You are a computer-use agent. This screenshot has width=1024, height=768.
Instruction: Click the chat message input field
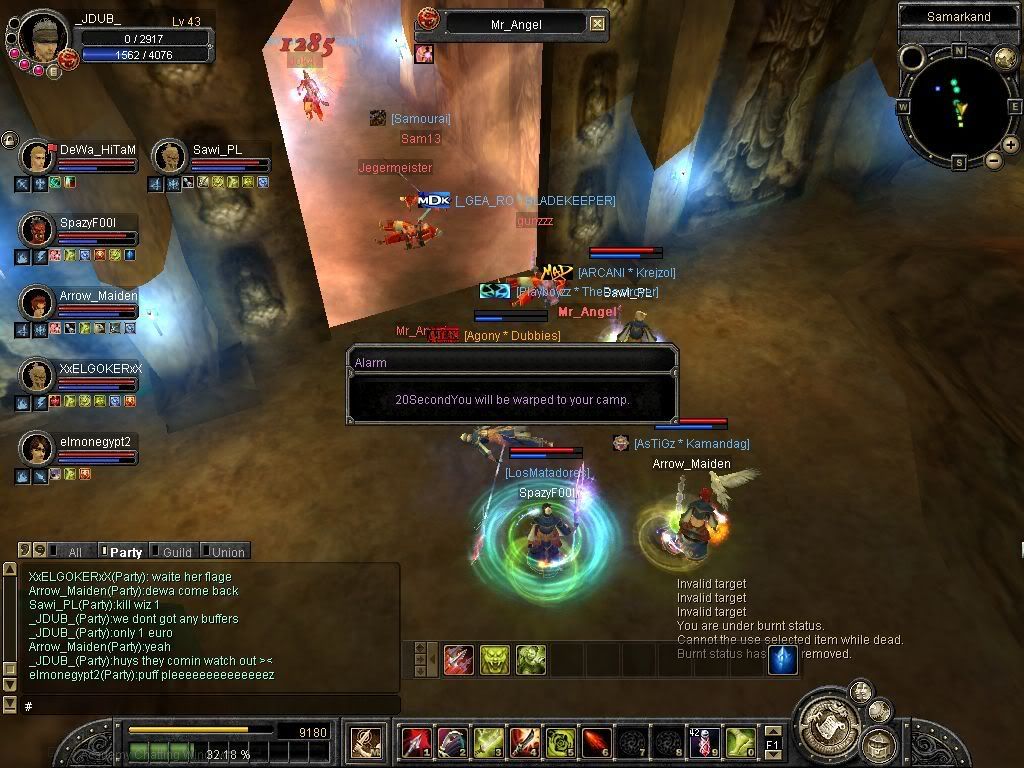click(x=210, y=706)
